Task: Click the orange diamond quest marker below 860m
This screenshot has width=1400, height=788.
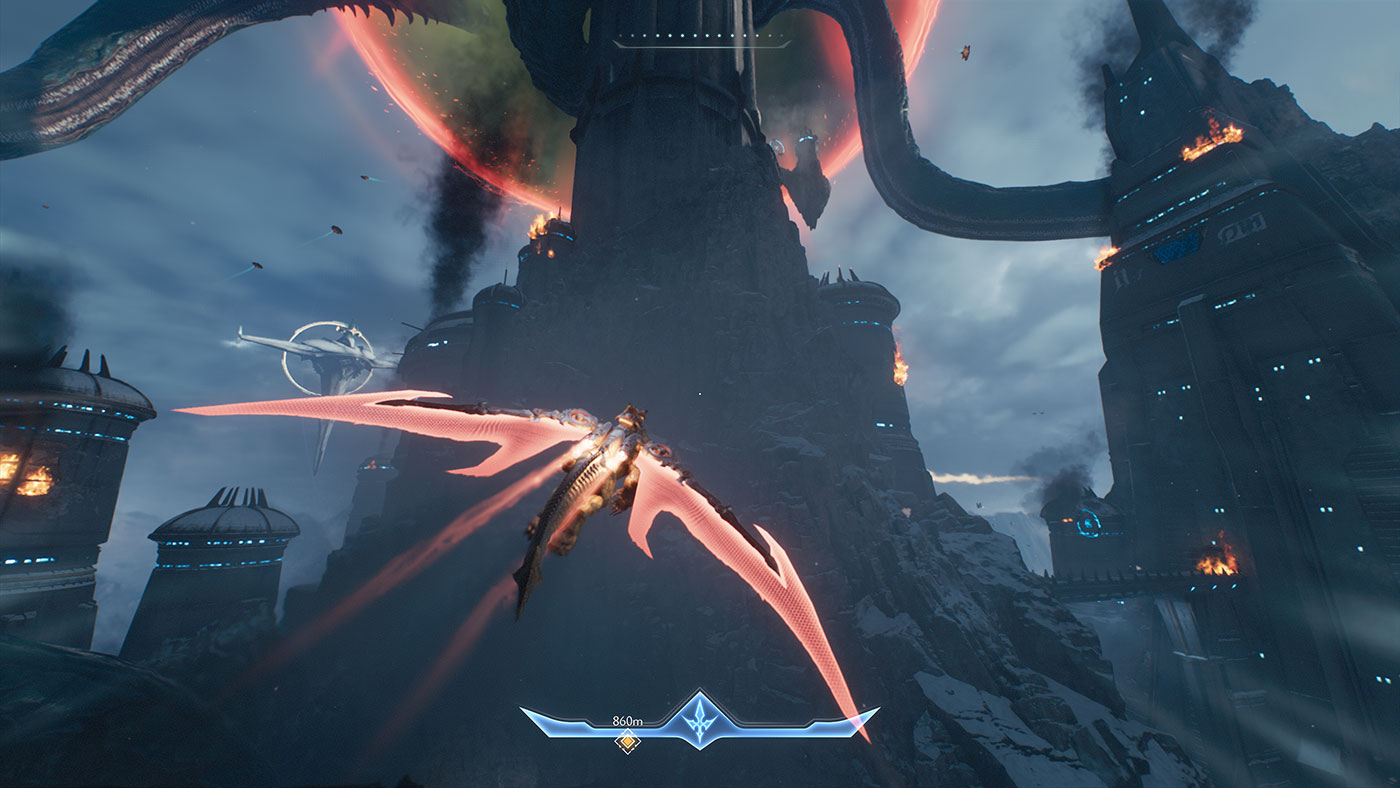Action: coord(628,741)
